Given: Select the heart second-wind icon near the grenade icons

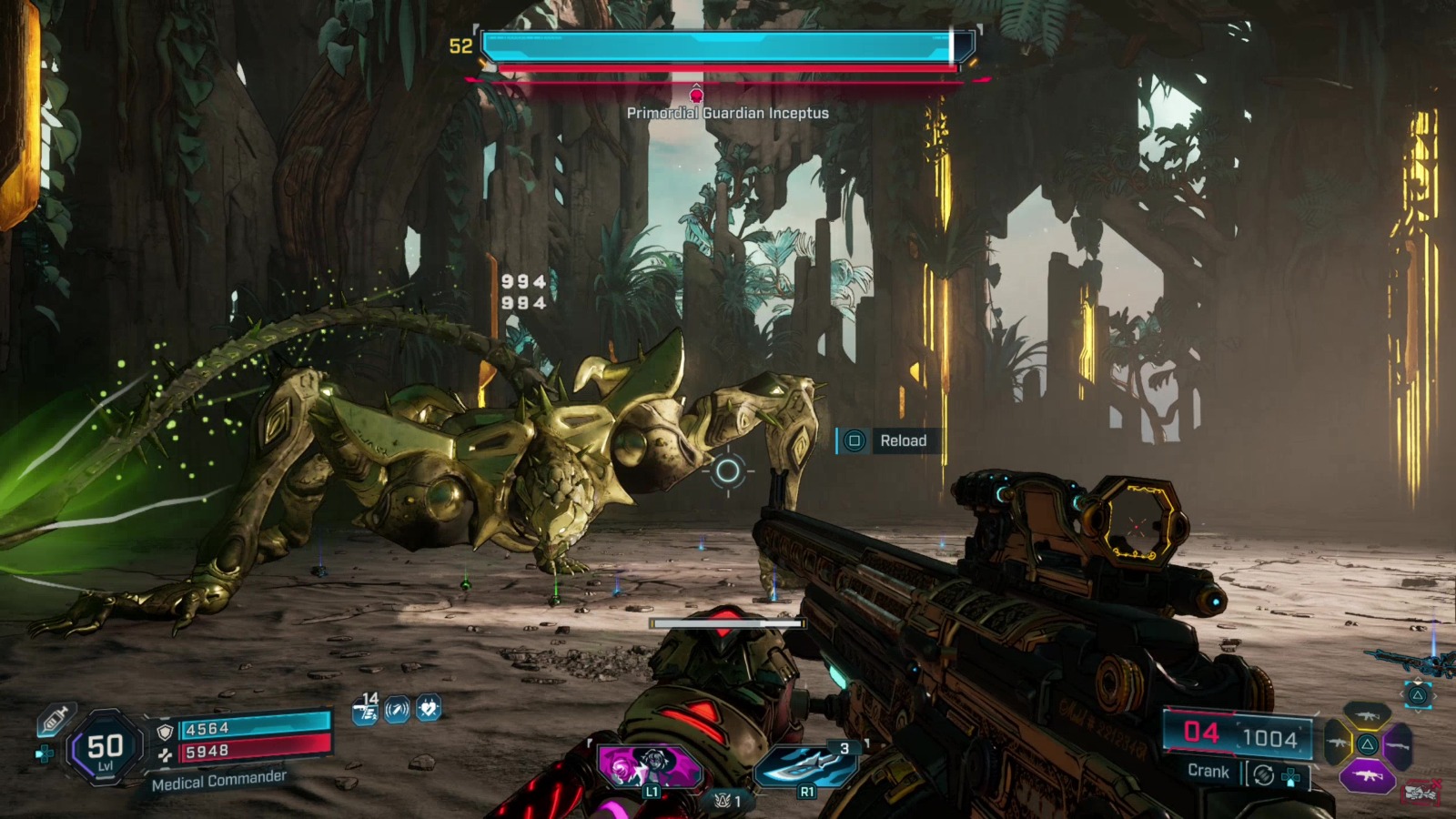Looking at the screenshot, I should click(427, 708).
